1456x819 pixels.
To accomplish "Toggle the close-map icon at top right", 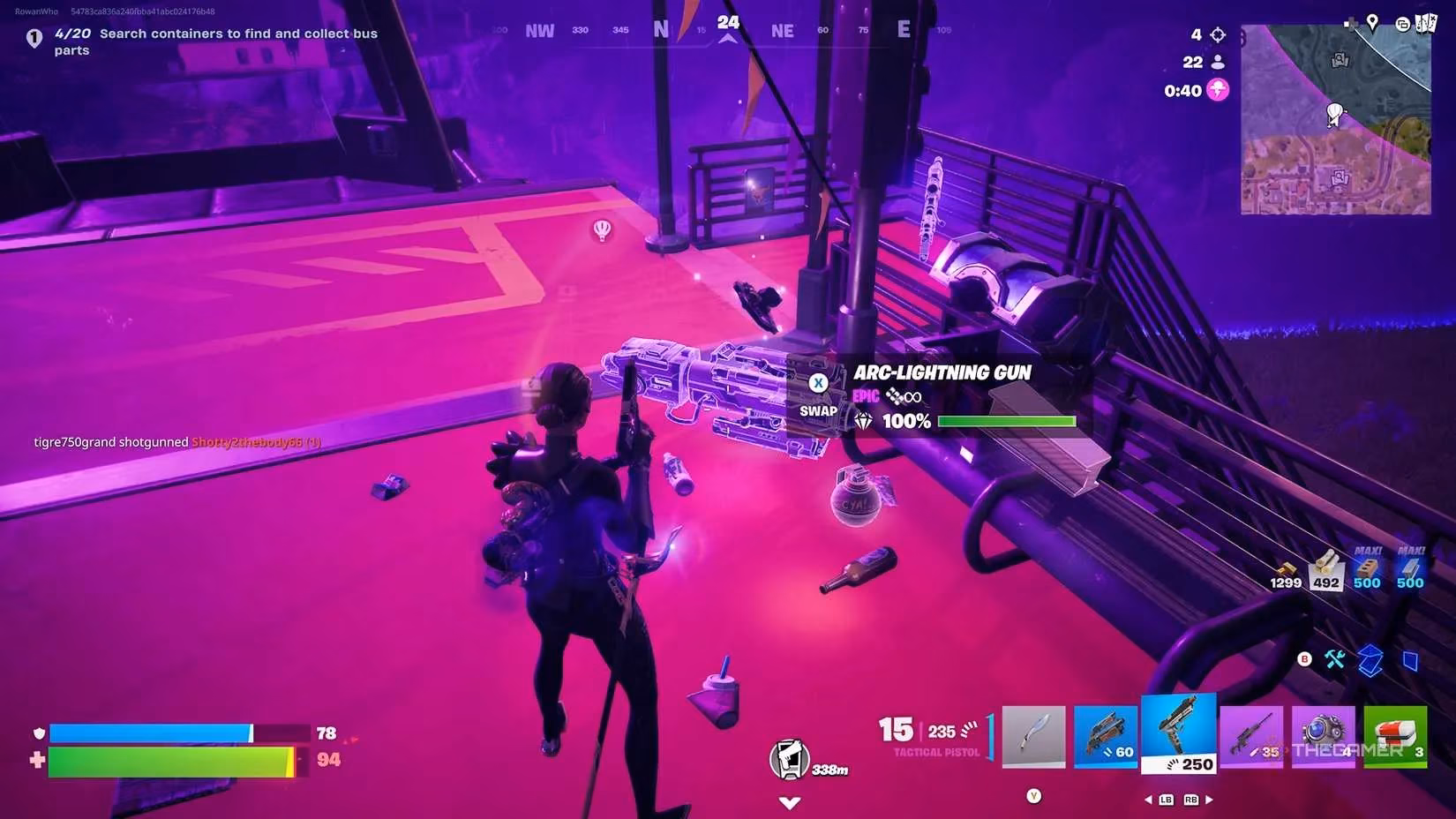I will tap(1428, 22).
